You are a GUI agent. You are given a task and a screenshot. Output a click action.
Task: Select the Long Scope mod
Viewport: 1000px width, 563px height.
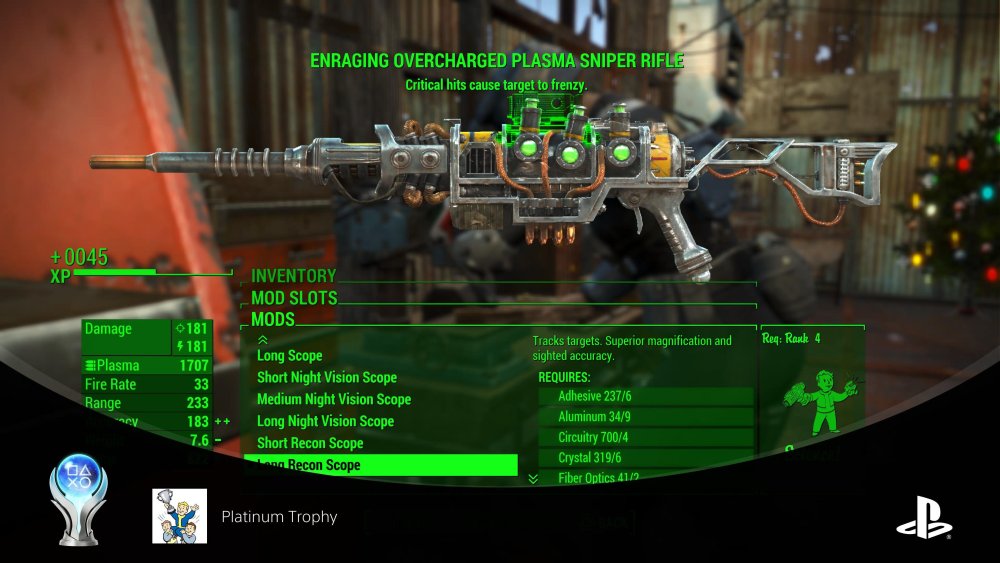coord(290,355)
